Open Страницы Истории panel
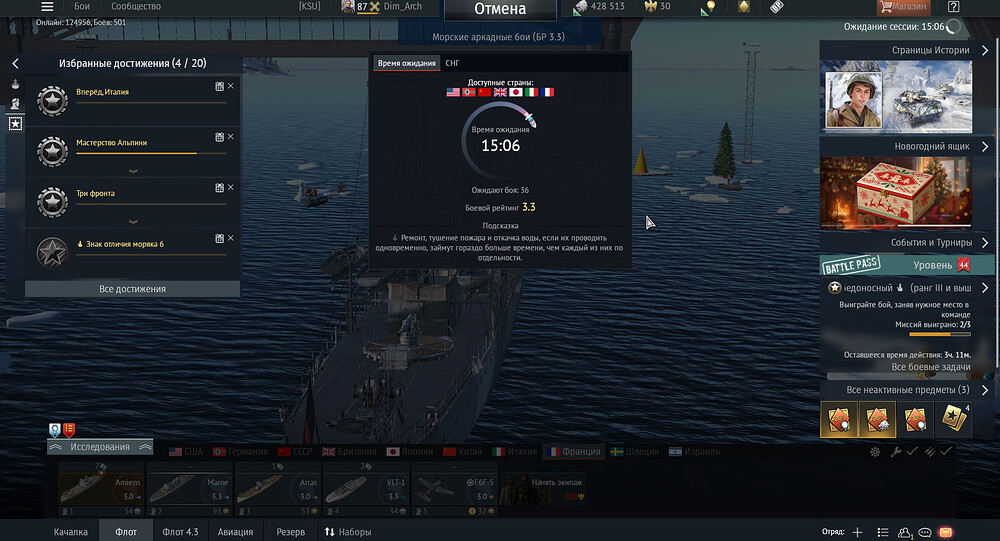The image size is (1000, 541). click(x=908, y=50)
